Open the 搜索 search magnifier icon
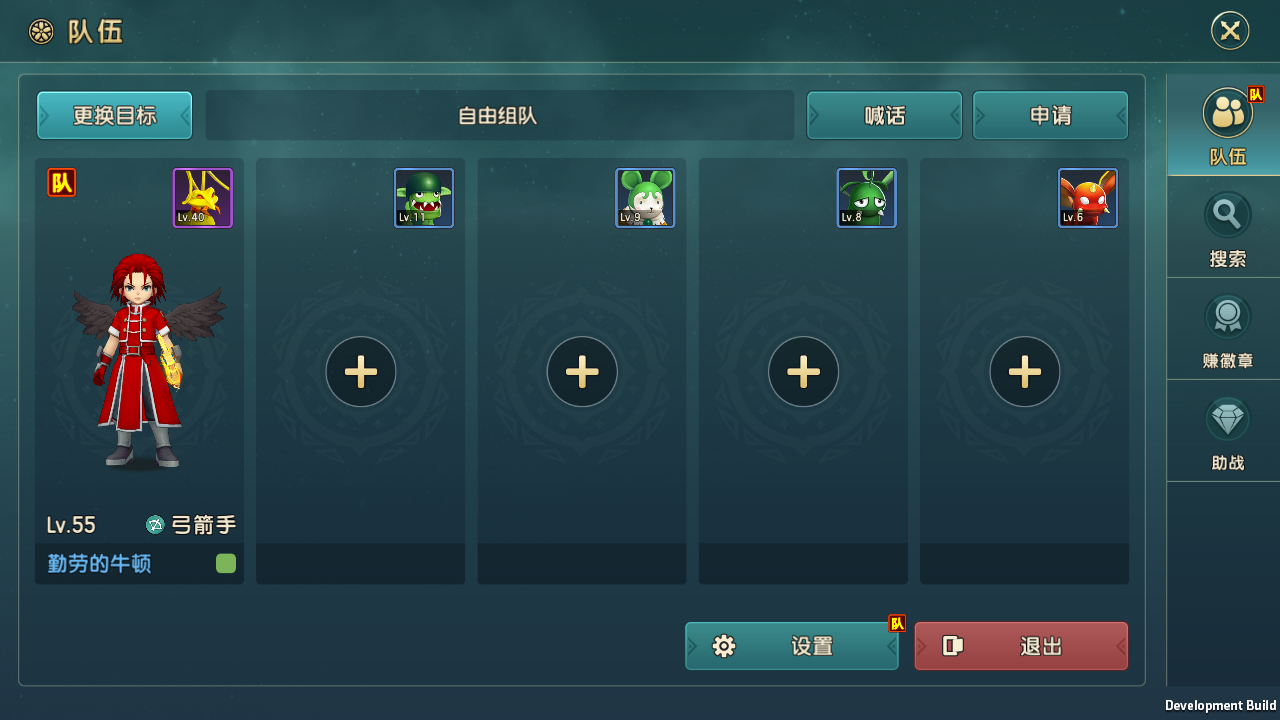 click(1227, 215)
